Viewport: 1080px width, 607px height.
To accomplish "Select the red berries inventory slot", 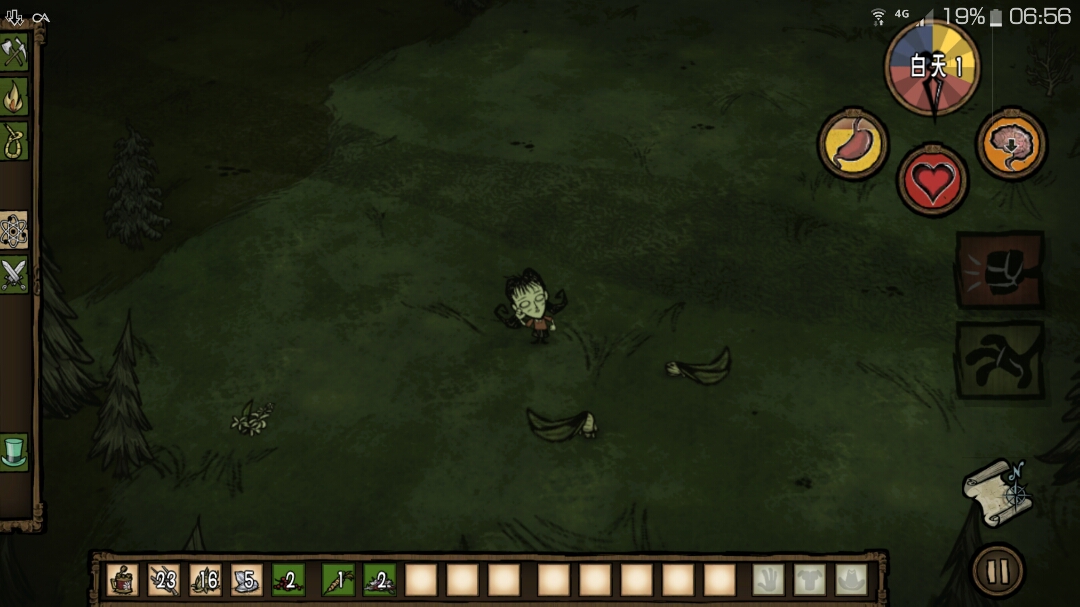I will coord(288,580).
